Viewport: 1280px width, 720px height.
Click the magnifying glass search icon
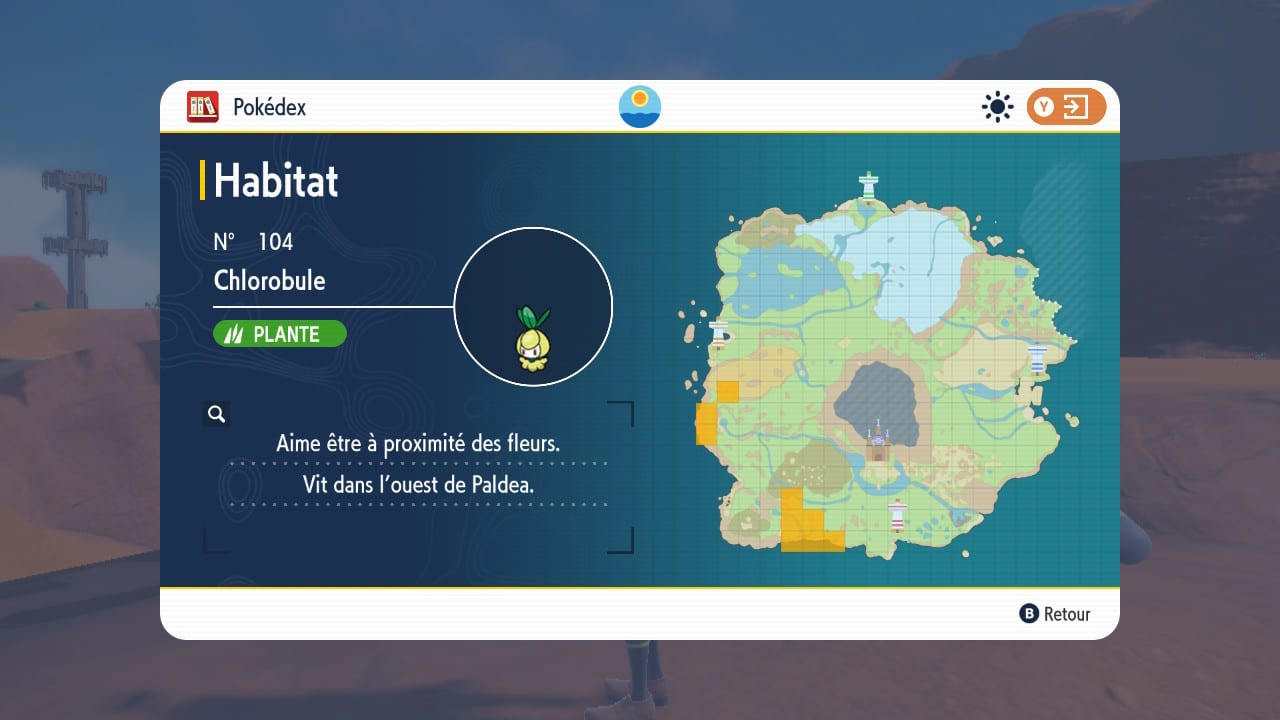coord(216,414)
